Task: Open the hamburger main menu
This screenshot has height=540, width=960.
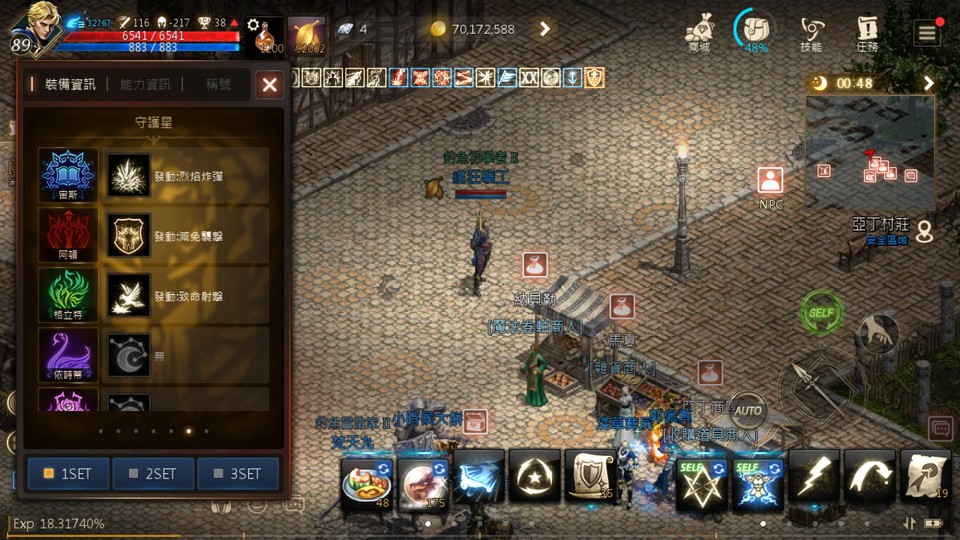Action: pyautogui.click(x=926, y=33)
